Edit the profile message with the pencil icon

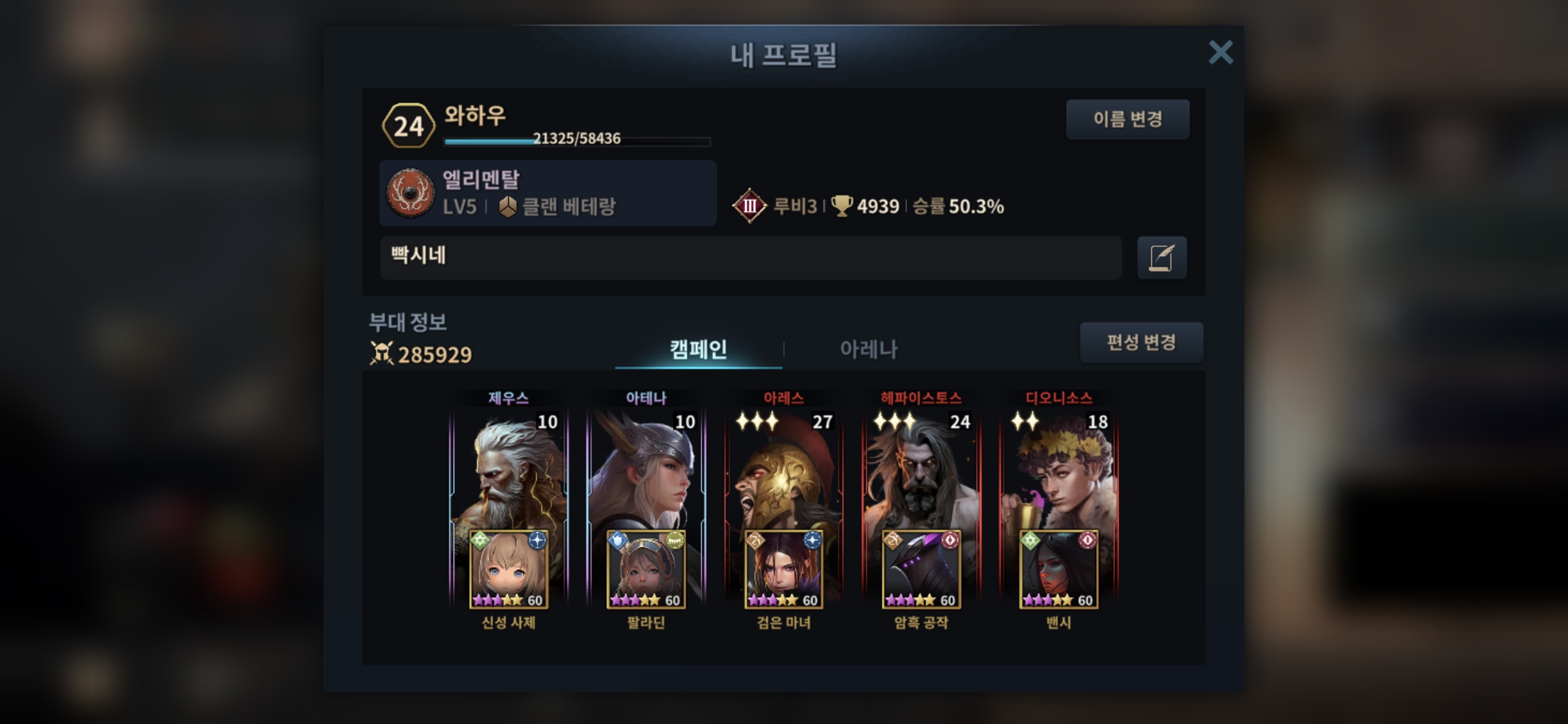click(x=1161, y=257)
